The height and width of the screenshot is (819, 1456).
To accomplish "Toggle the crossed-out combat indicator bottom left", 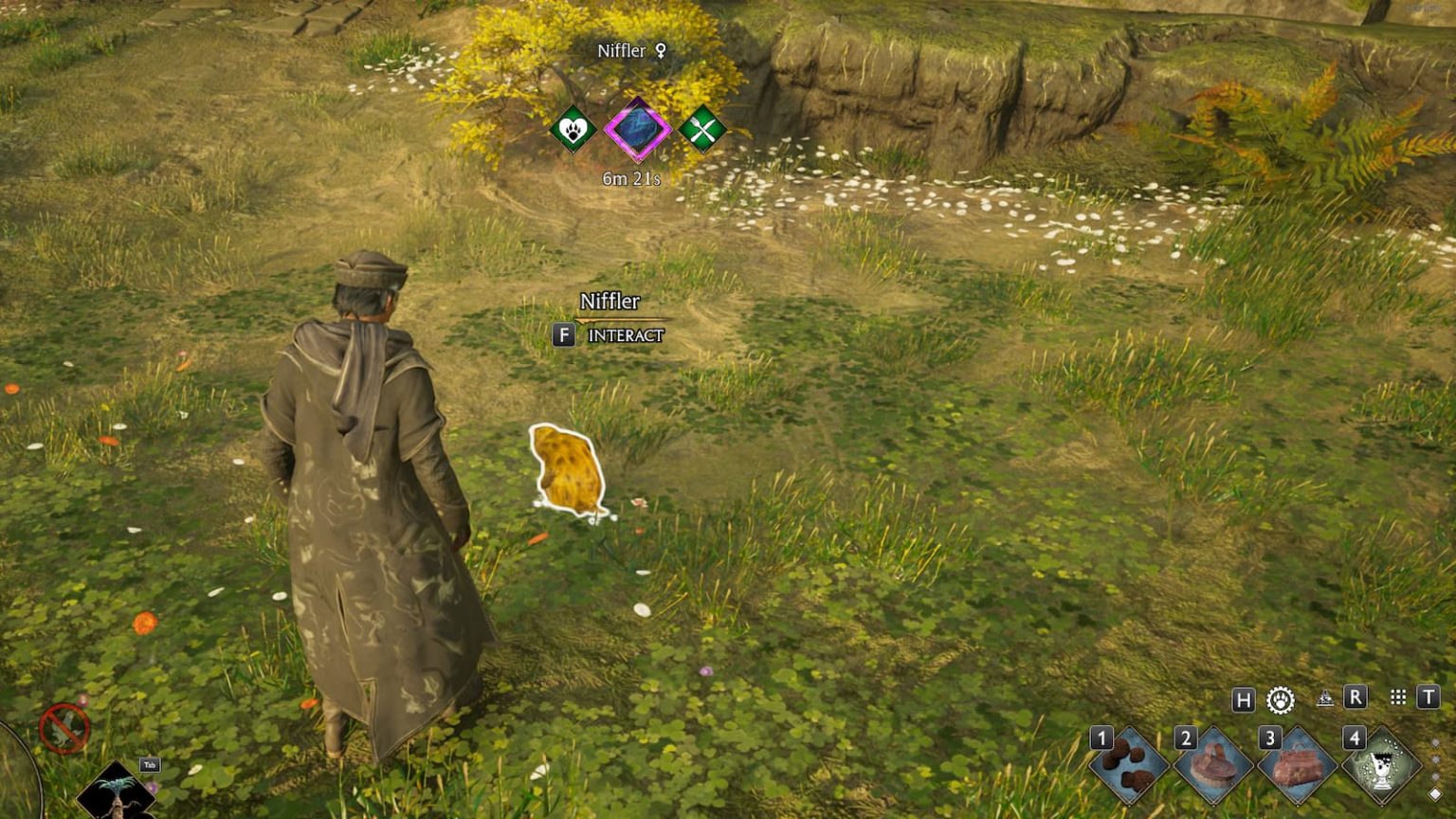I will click(64, 728).
